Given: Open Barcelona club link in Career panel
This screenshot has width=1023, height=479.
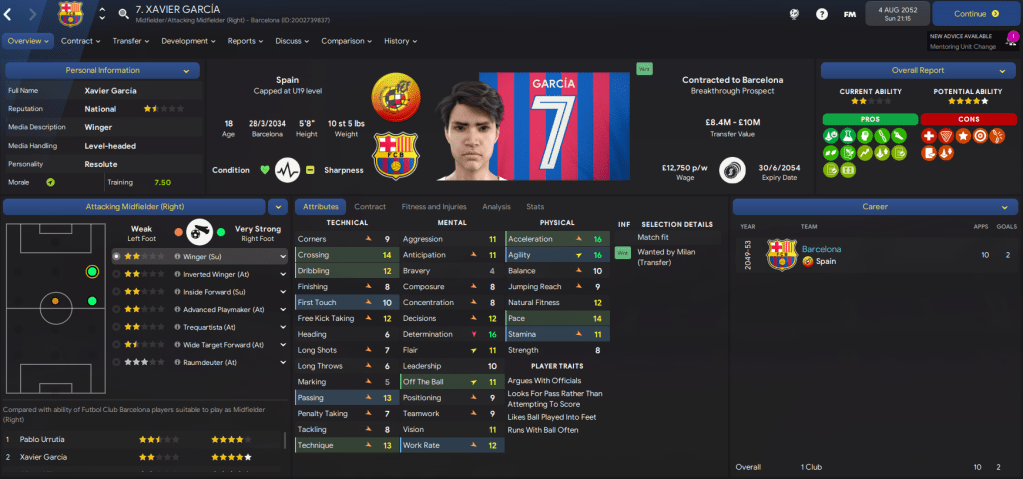Looking at the screenshot, I should pos(821,248).
